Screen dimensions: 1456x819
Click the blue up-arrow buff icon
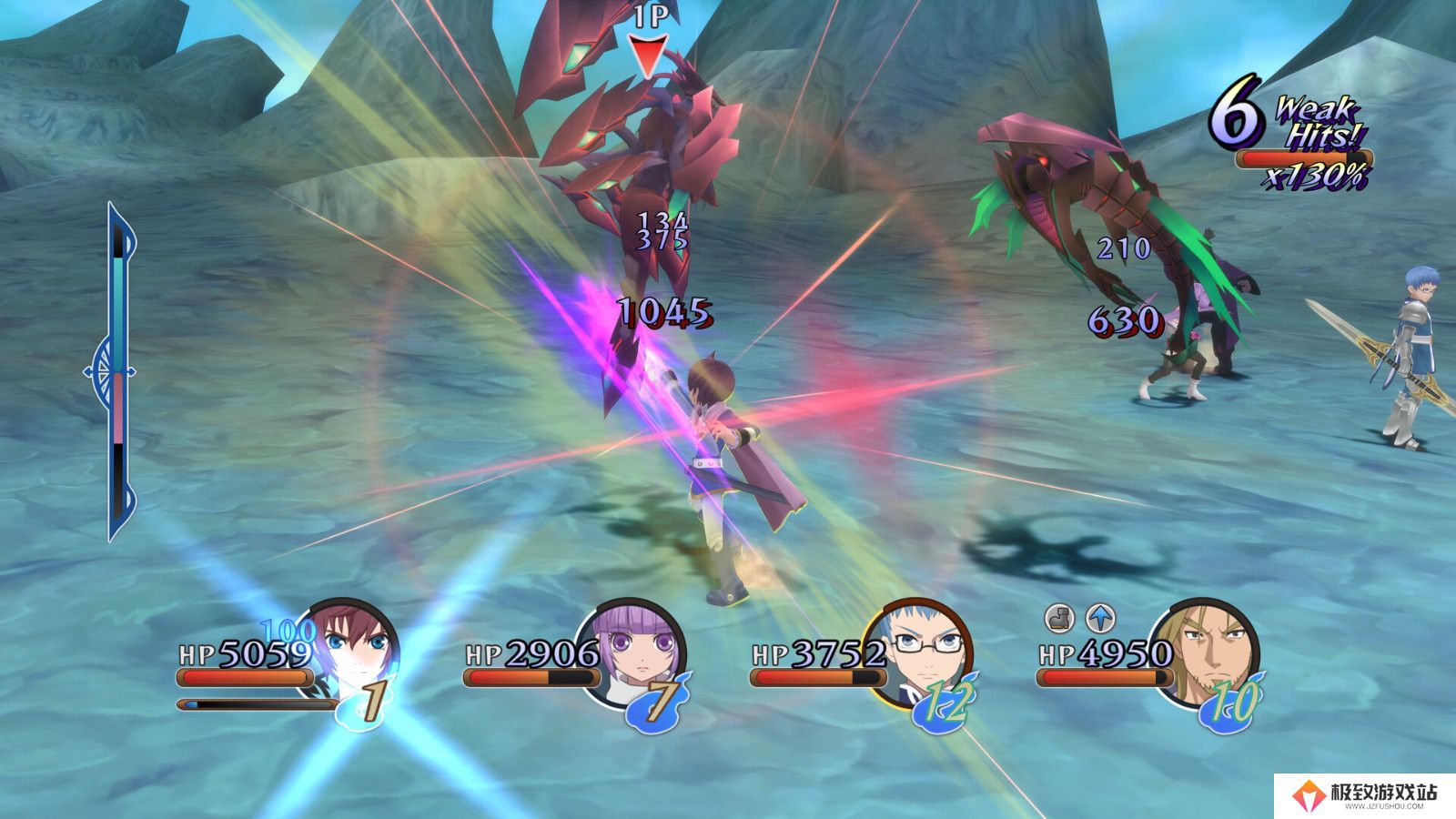[x=1101, y=619]
